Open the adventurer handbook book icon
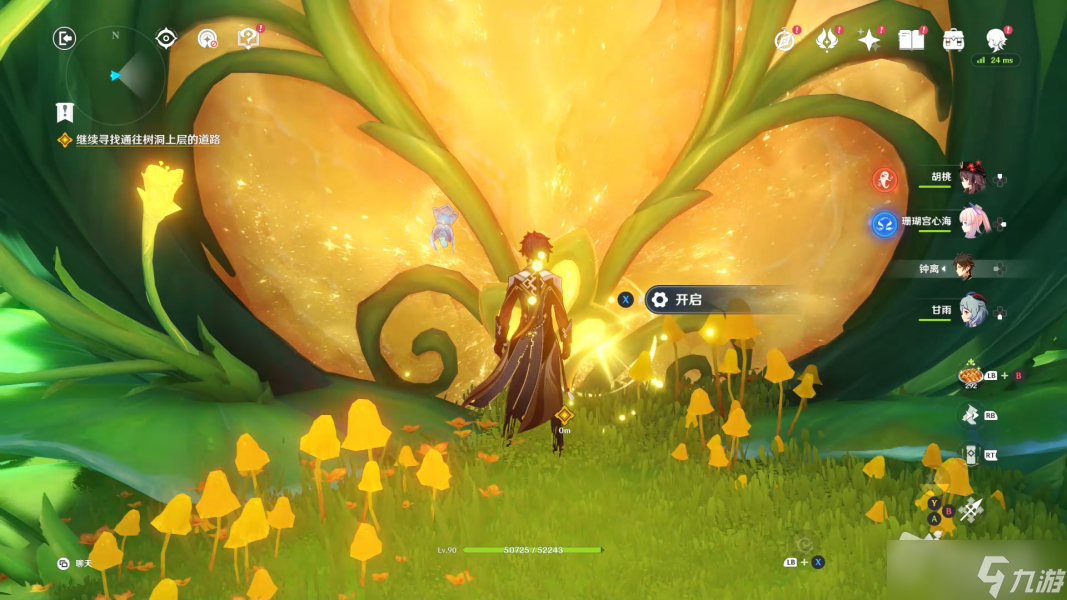The image size is (1067, 600). click(910, 40)
